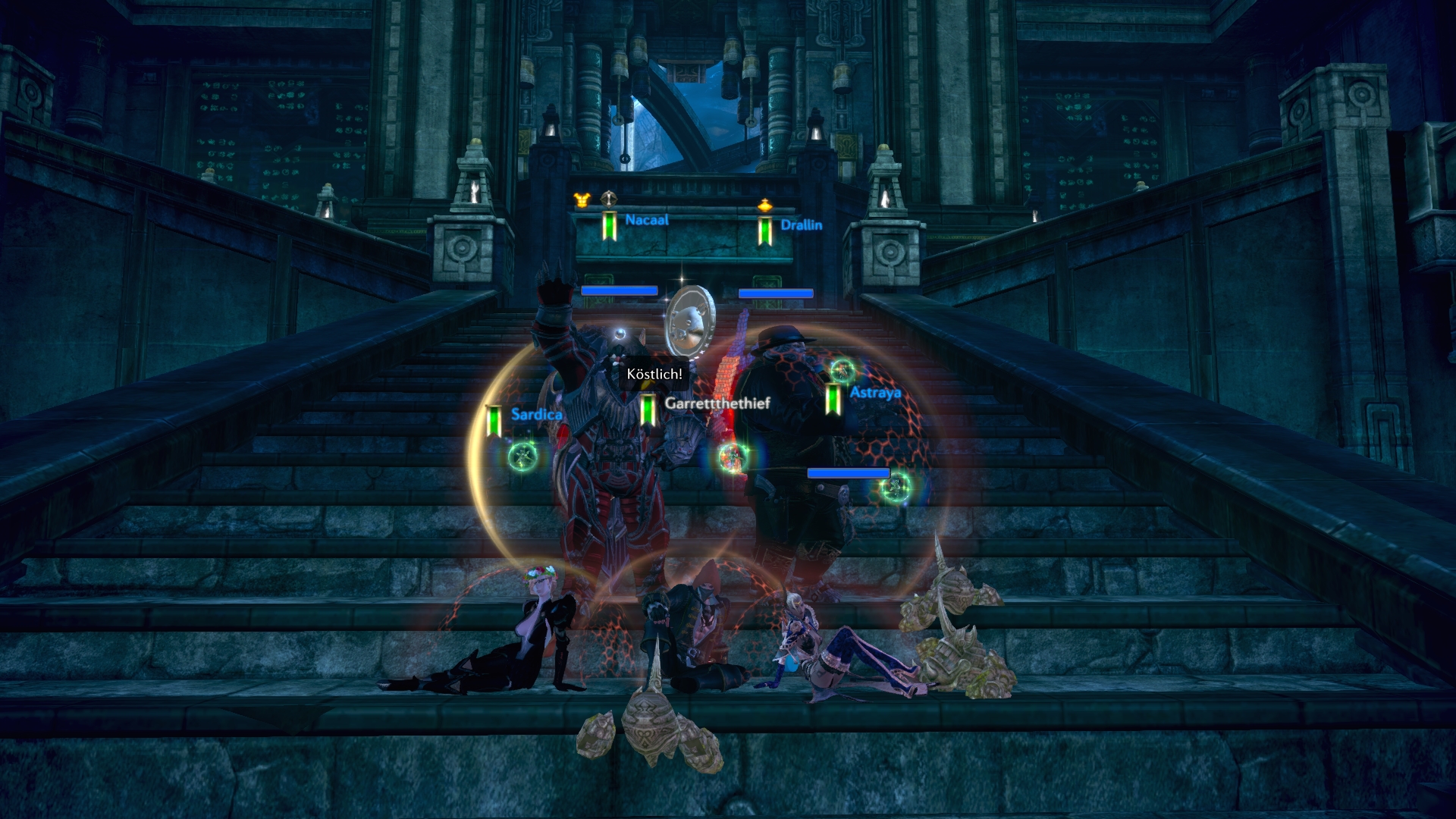Select Astraya's player nameplate
This screenshot has width=1456, height=819.
coord(875,393)
